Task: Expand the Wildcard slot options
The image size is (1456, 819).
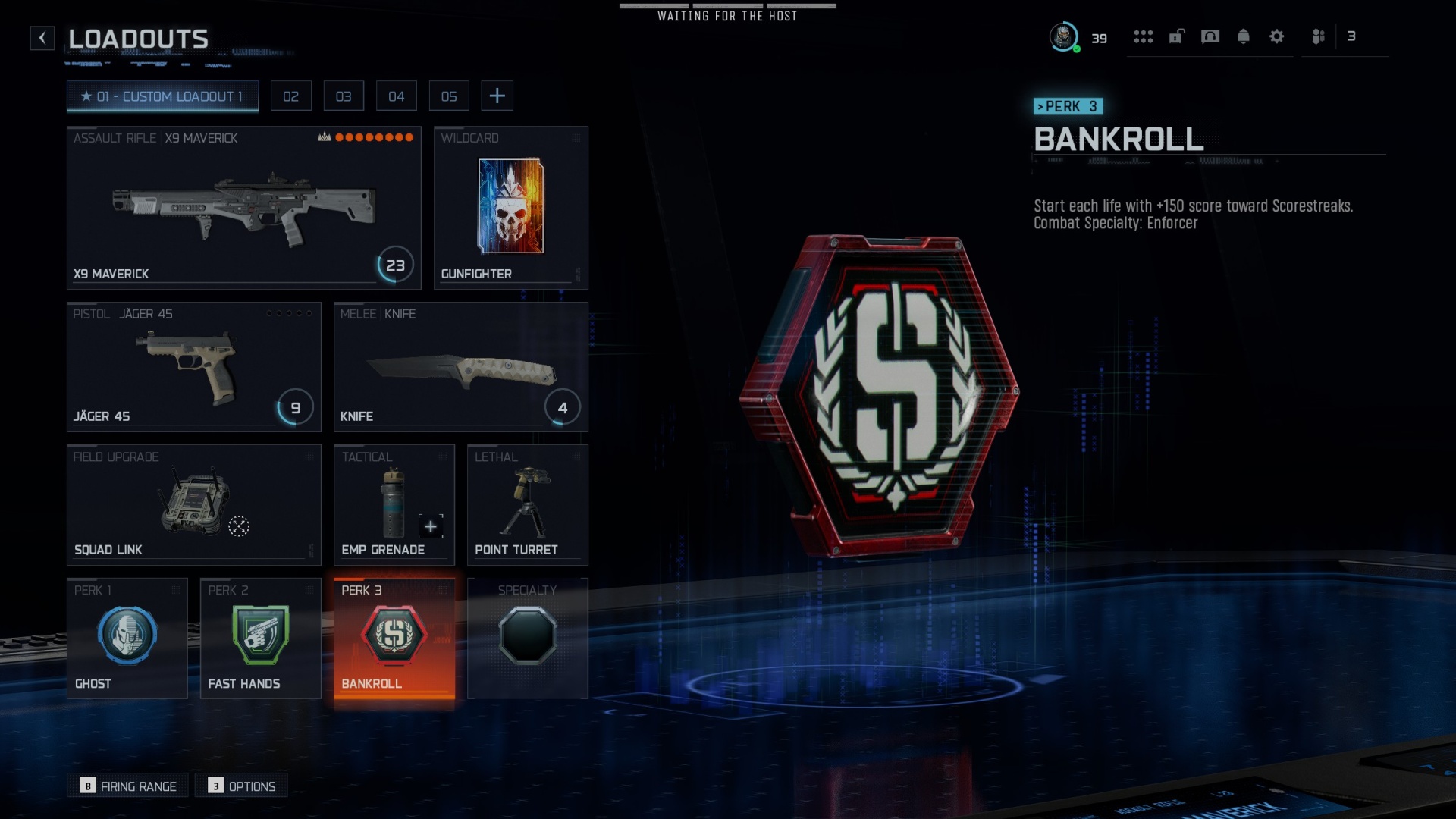Action: coord(510,207)
